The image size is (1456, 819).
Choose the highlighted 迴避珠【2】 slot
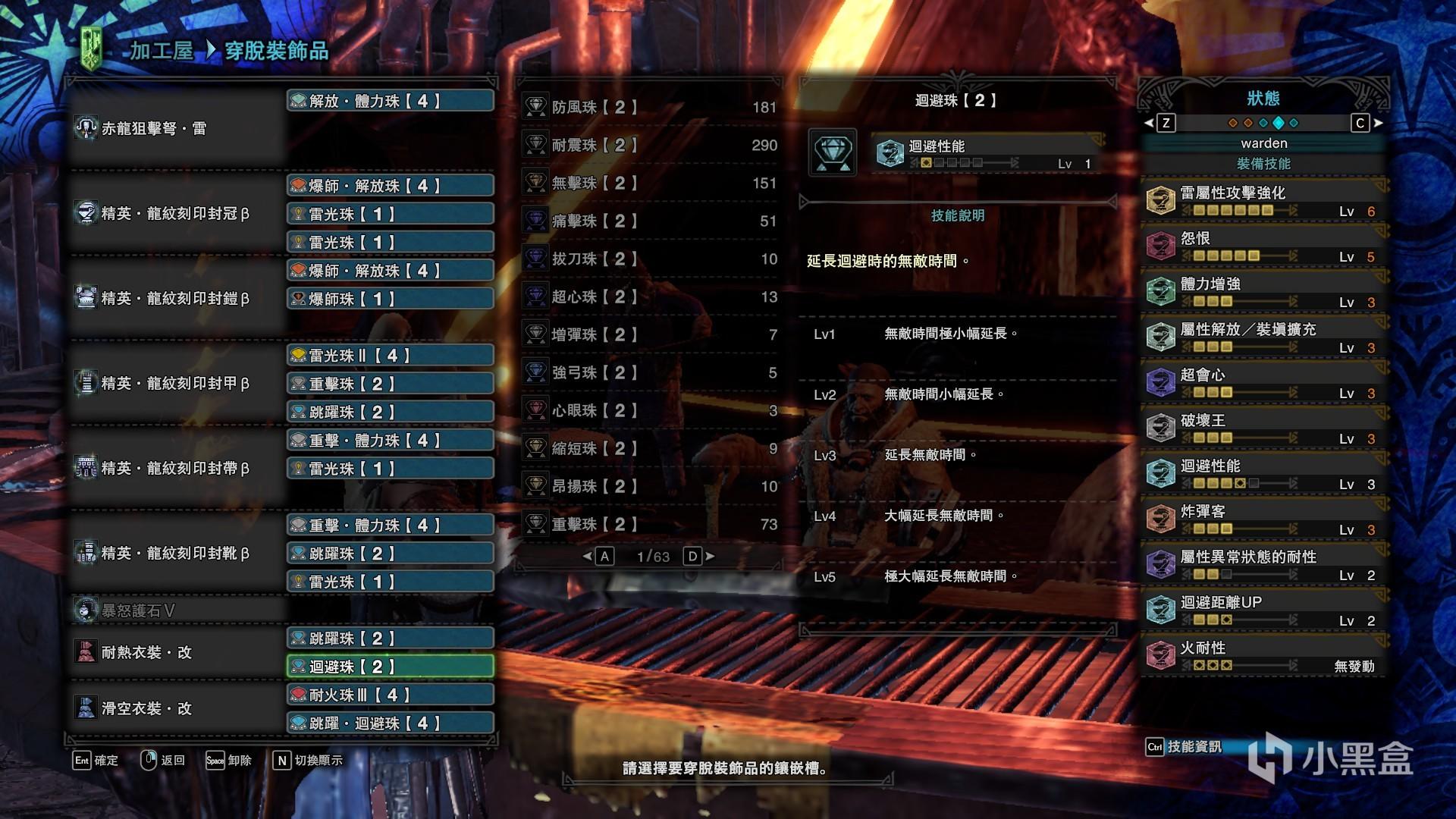coord(391,667)
